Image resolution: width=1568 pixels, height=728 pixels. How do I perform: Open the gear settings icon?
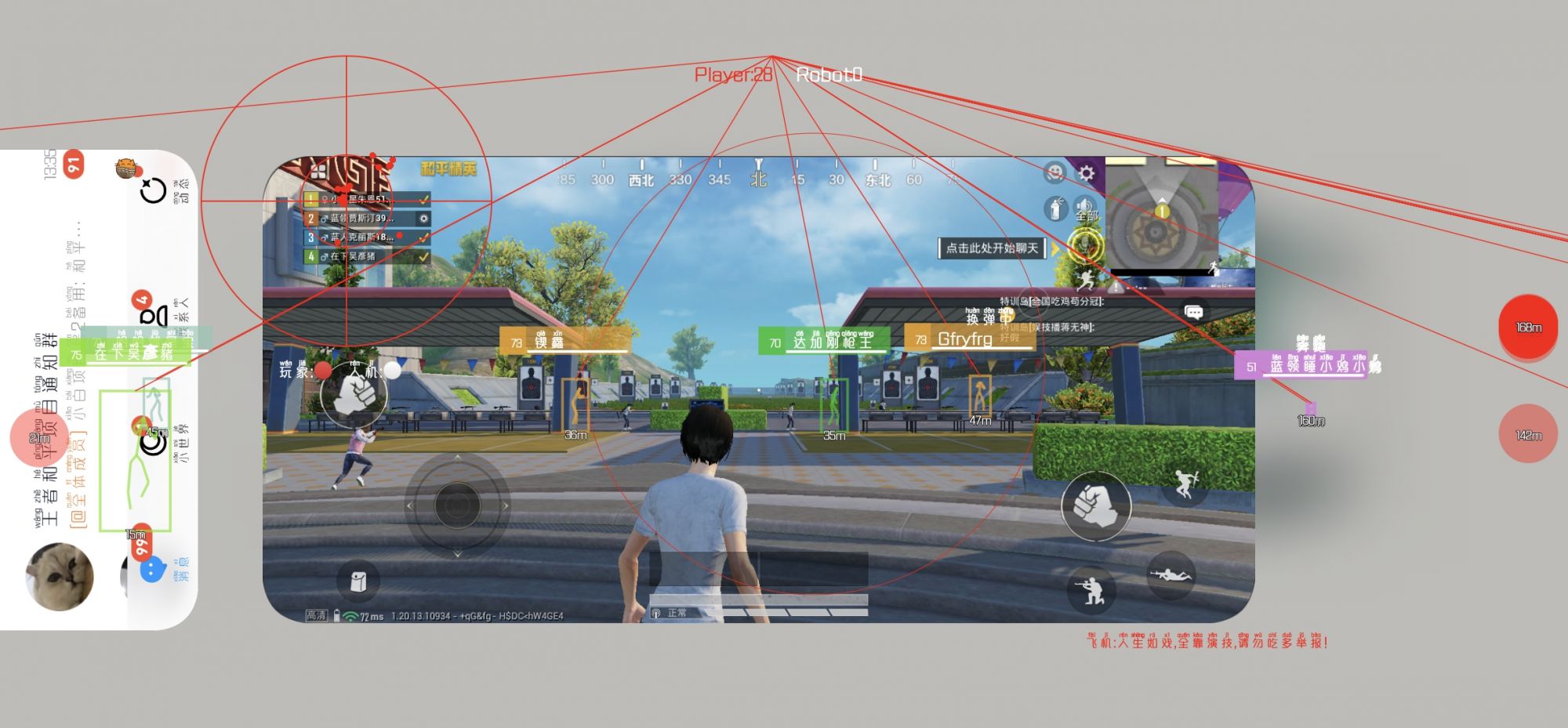[1086, 172]
